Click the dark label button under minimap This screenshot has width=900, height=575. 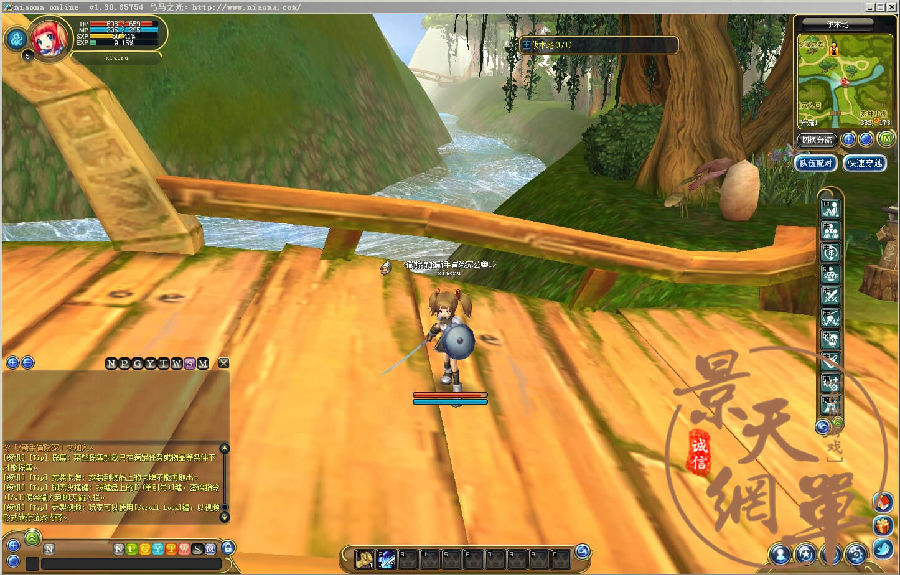pyautogui.click(x=816, y=139)
